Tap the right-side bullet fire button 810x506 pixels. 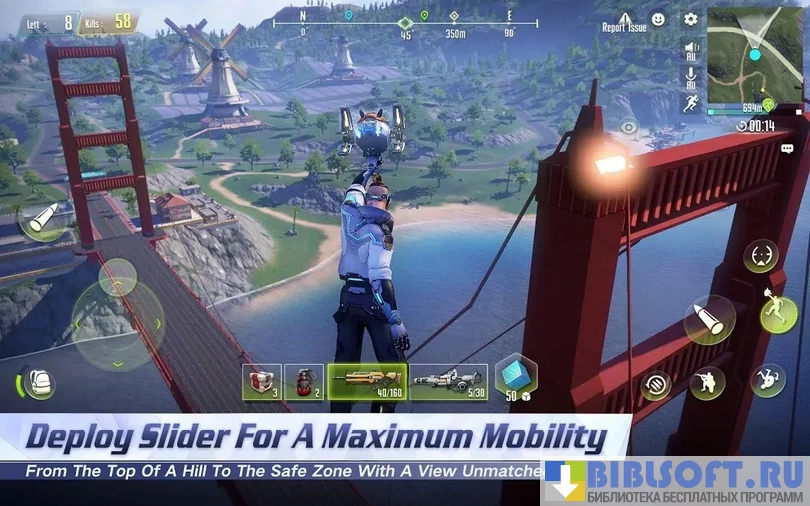(x=709, y=320)
